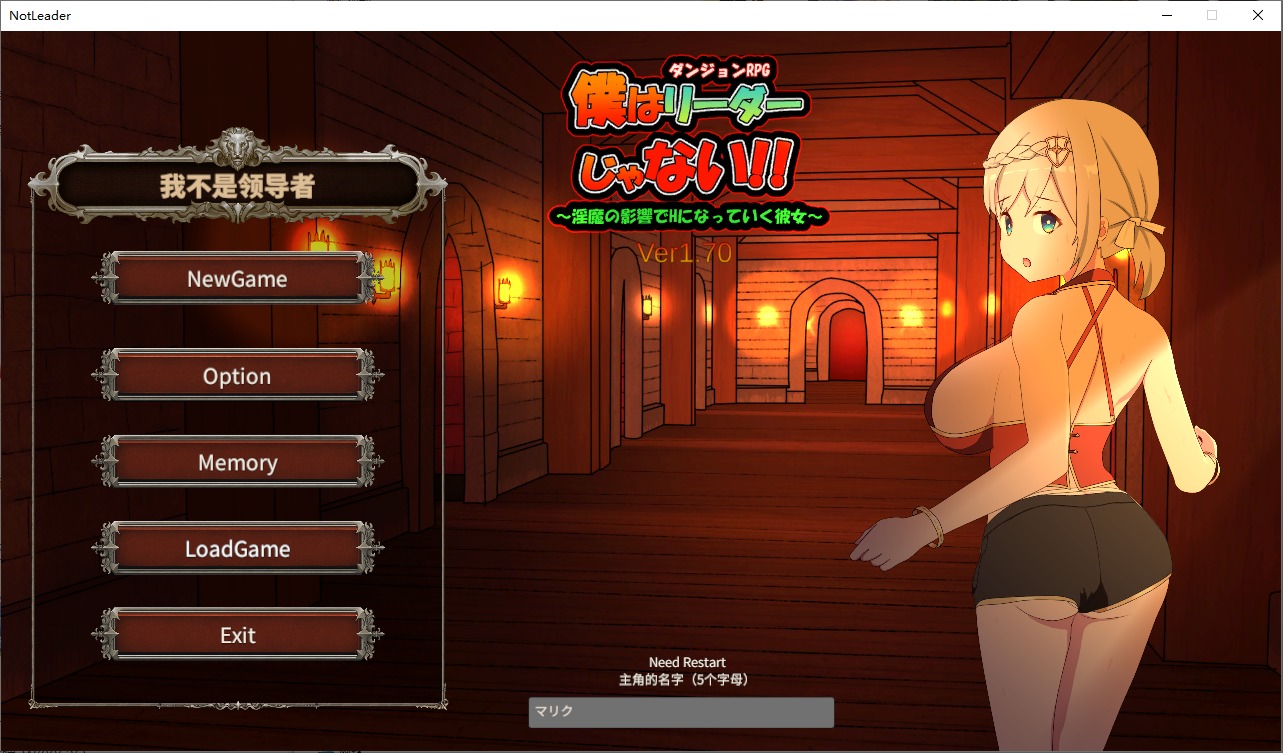1283x753 pixels.
Task: Click the Need Restart notice text
Action: 687,662
